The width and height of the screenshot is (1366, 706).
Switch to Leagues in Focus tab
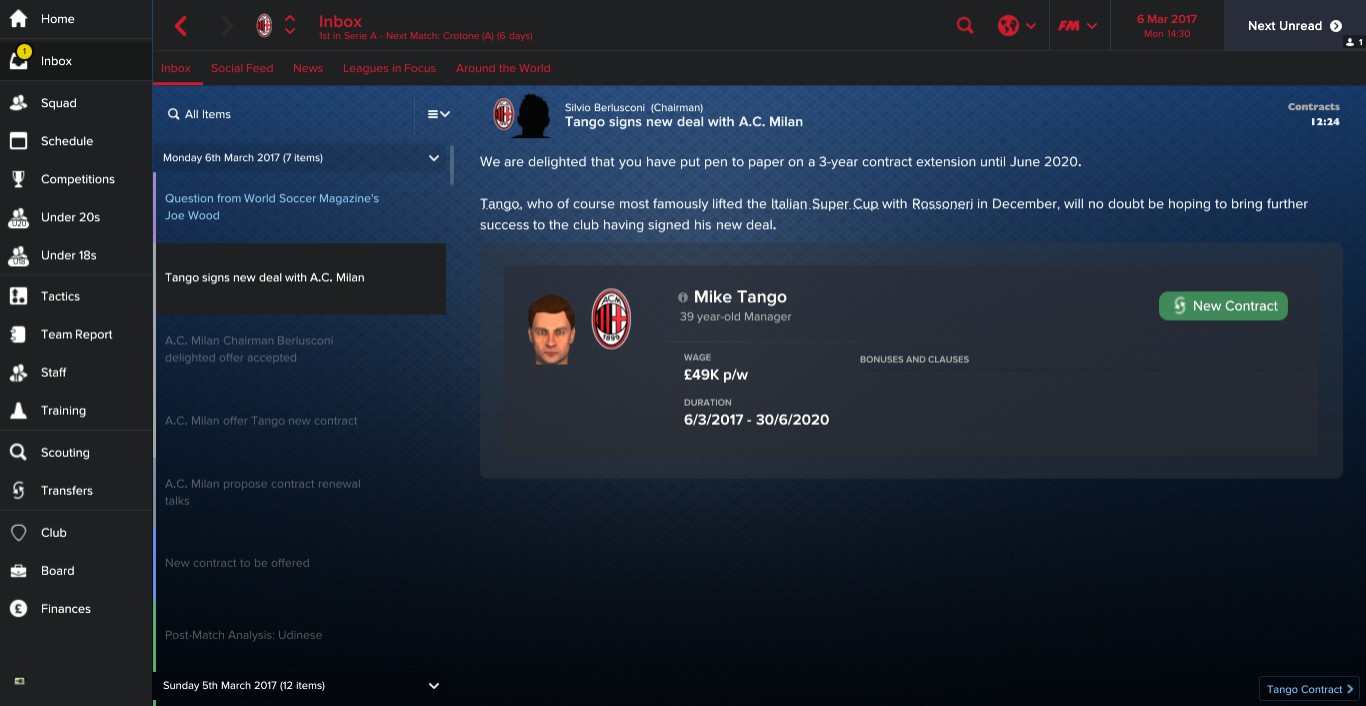click(389, 68)
